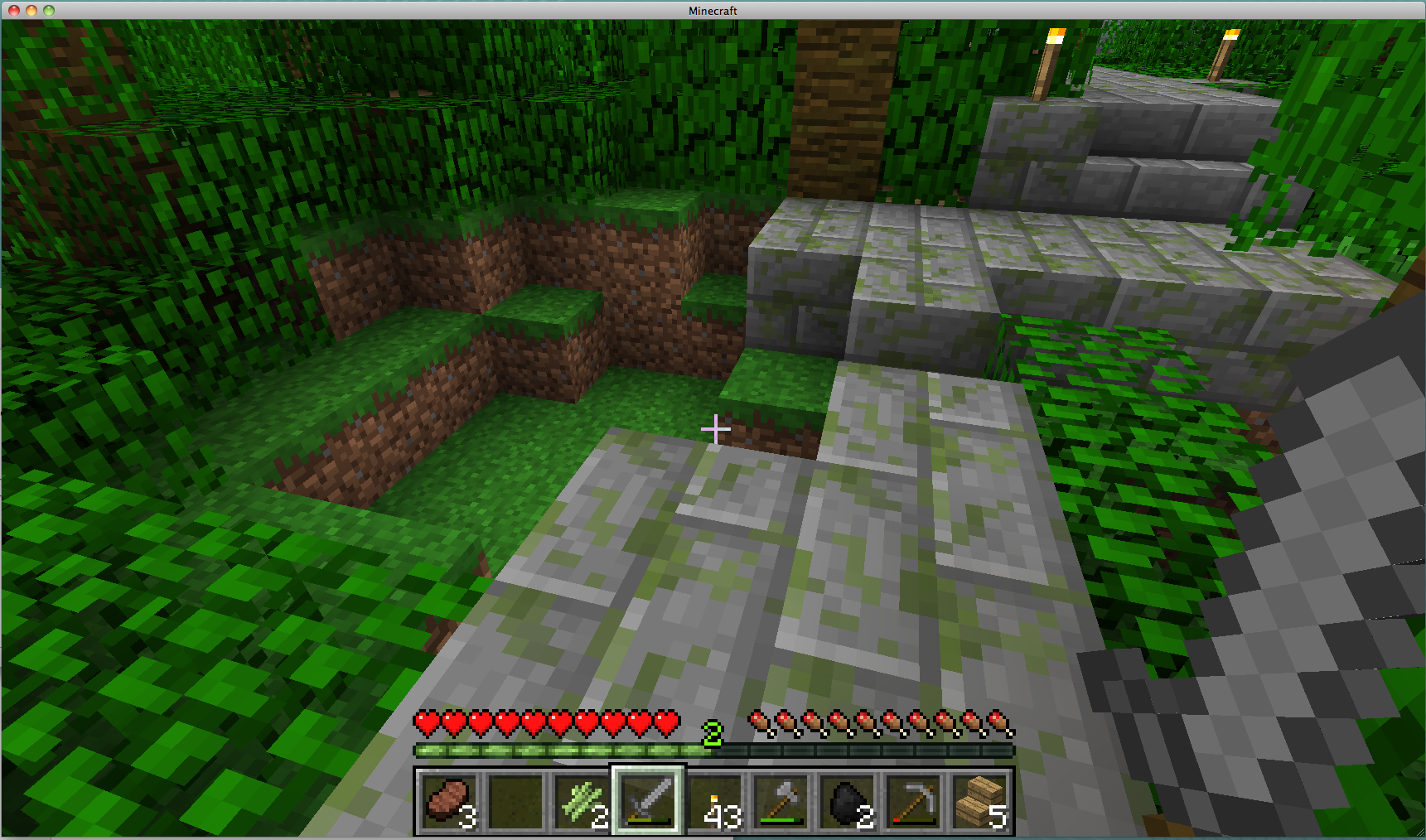Switch to the stone axe slot
This screenshot has width=1426, height=840.
click(781, 800)
